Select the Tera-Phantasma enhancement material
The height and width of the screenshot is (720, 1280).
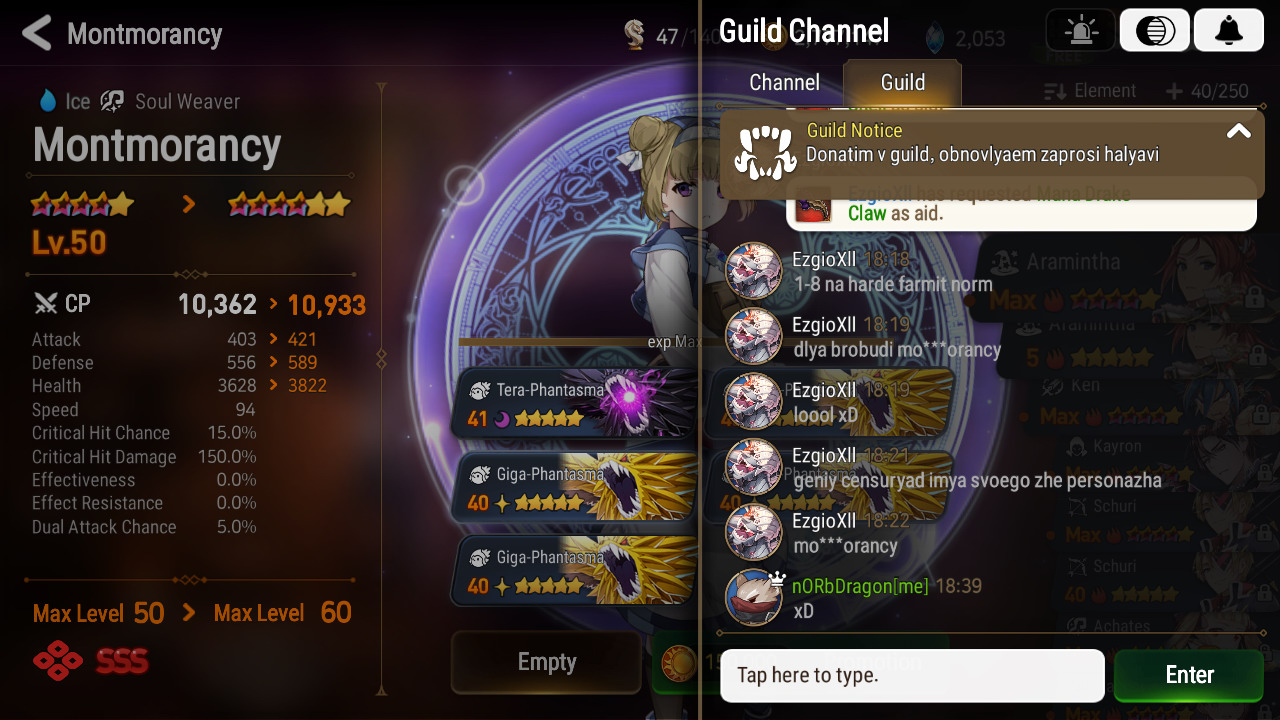click(574, 404)
